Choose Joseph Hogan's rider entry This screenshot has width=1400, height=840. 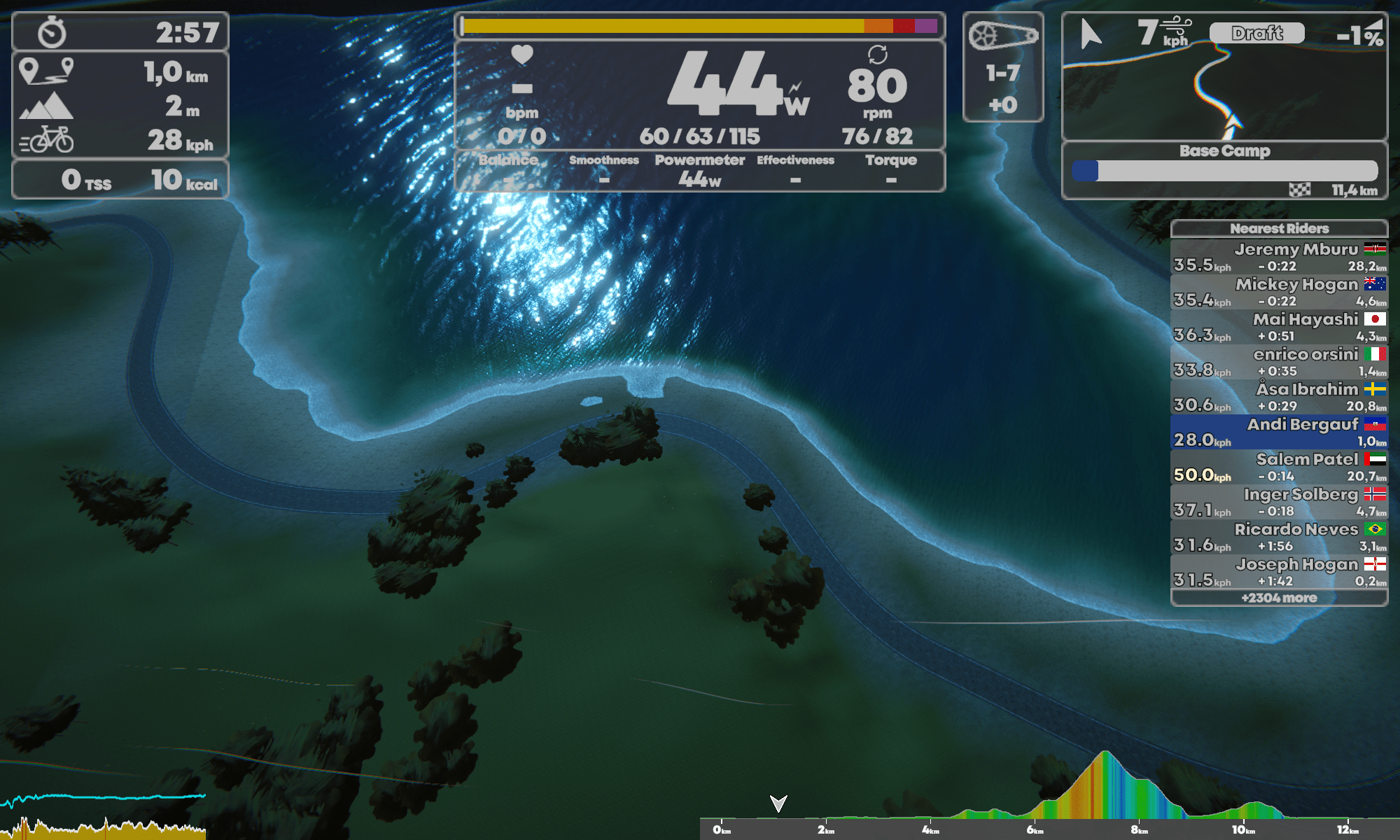point(1279,572)
